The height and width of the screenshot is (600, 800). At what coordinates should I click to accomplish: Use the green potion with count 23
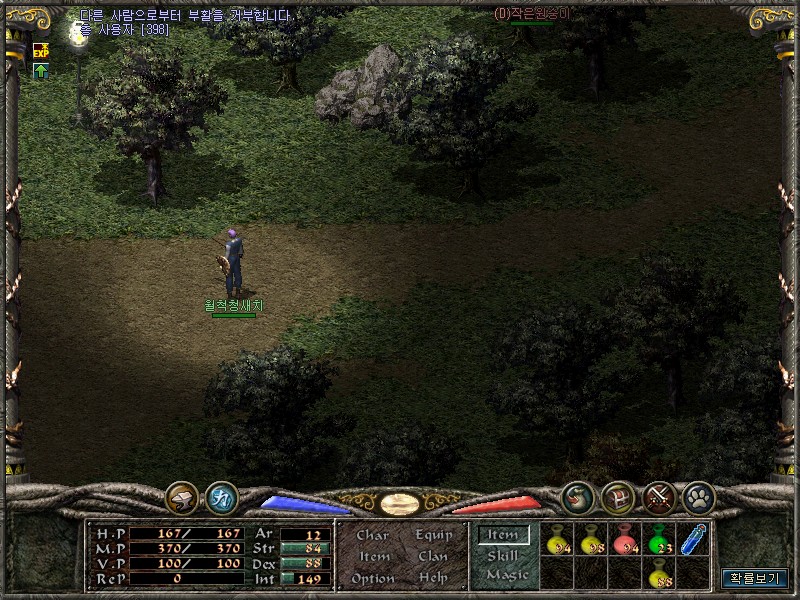point(658,540)
